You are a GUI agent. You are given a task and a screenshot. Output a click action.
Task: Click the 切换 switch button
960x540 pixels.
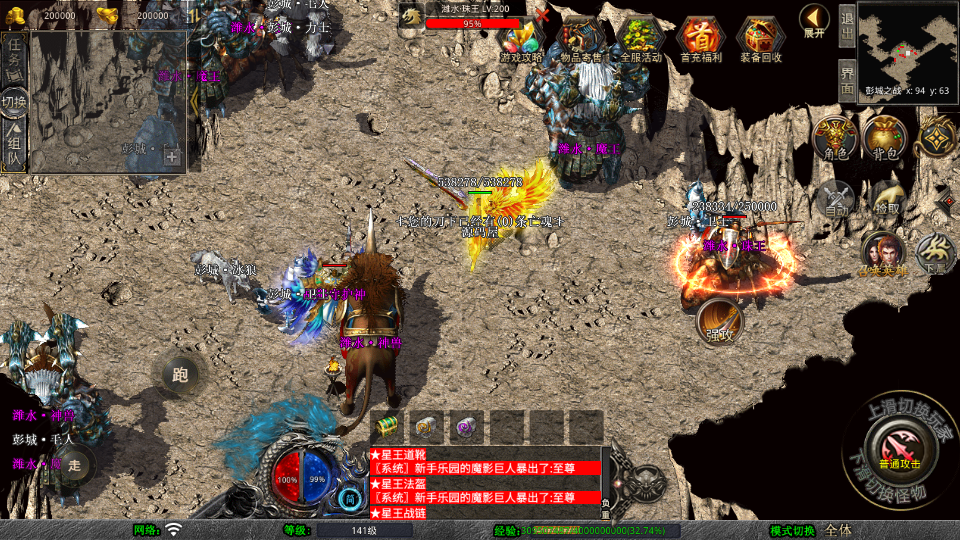tap(14, 102)
